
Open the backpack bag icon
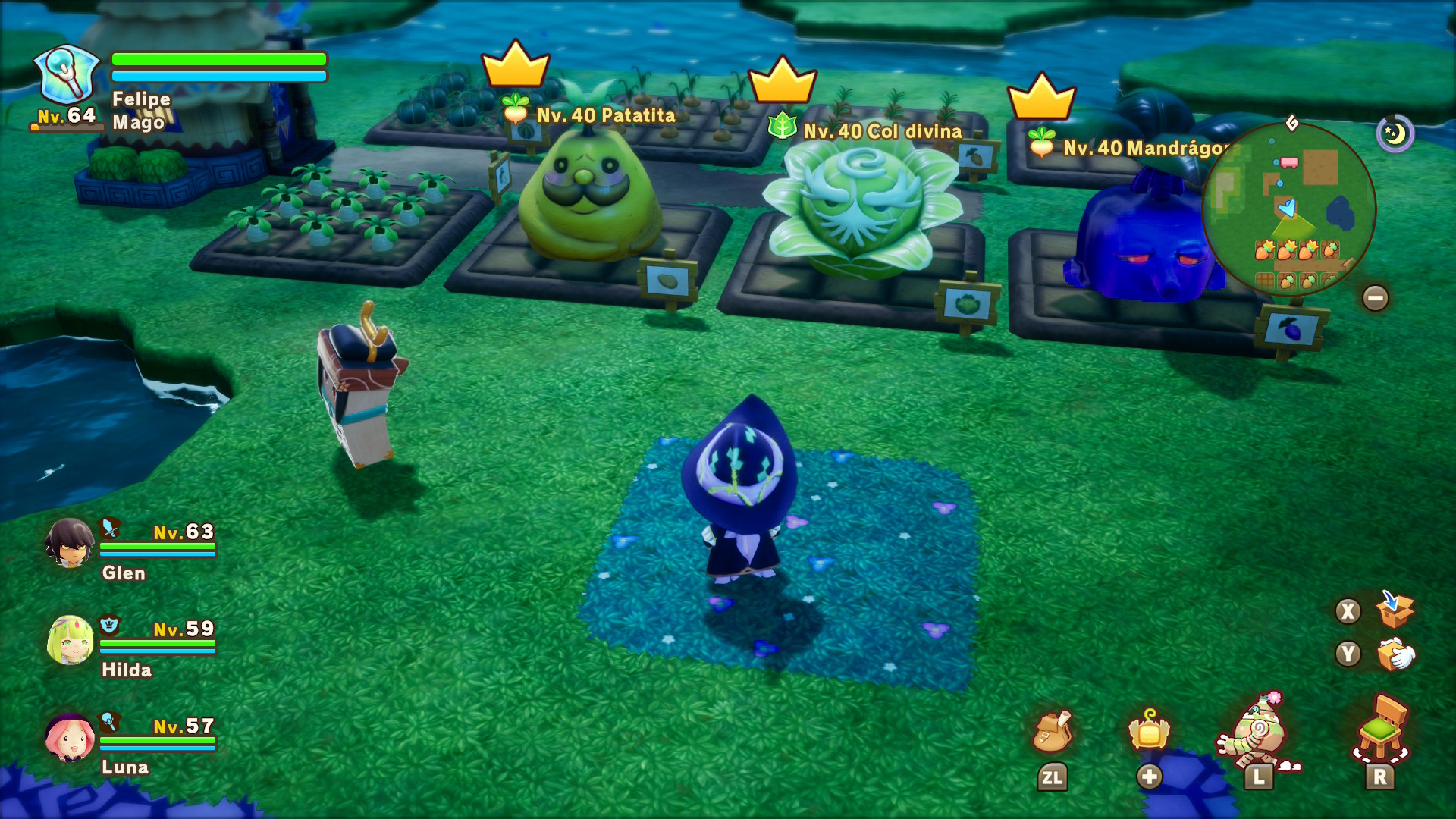click(1052, 732)
